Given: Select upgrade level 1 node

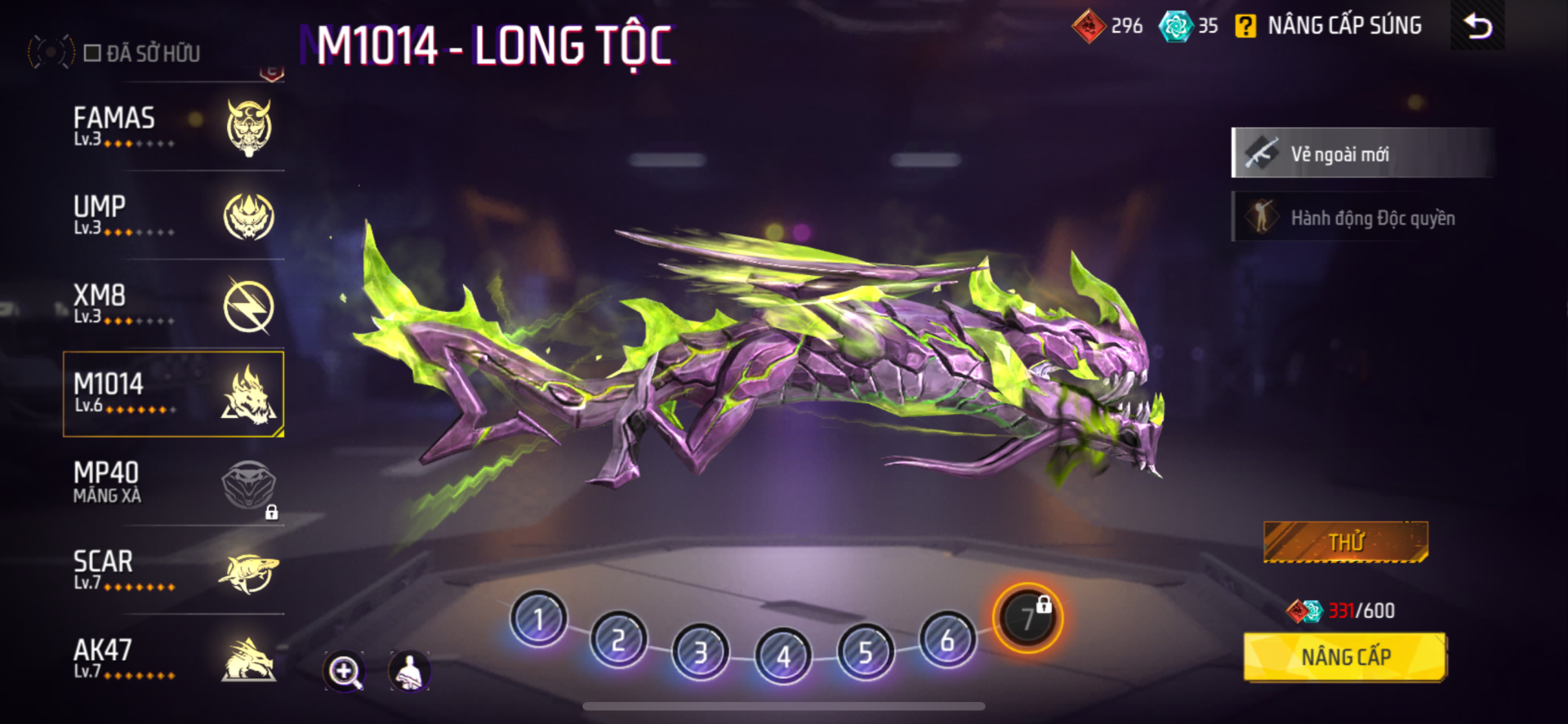Looking at the screenshot, I should [x=538, y=619].
